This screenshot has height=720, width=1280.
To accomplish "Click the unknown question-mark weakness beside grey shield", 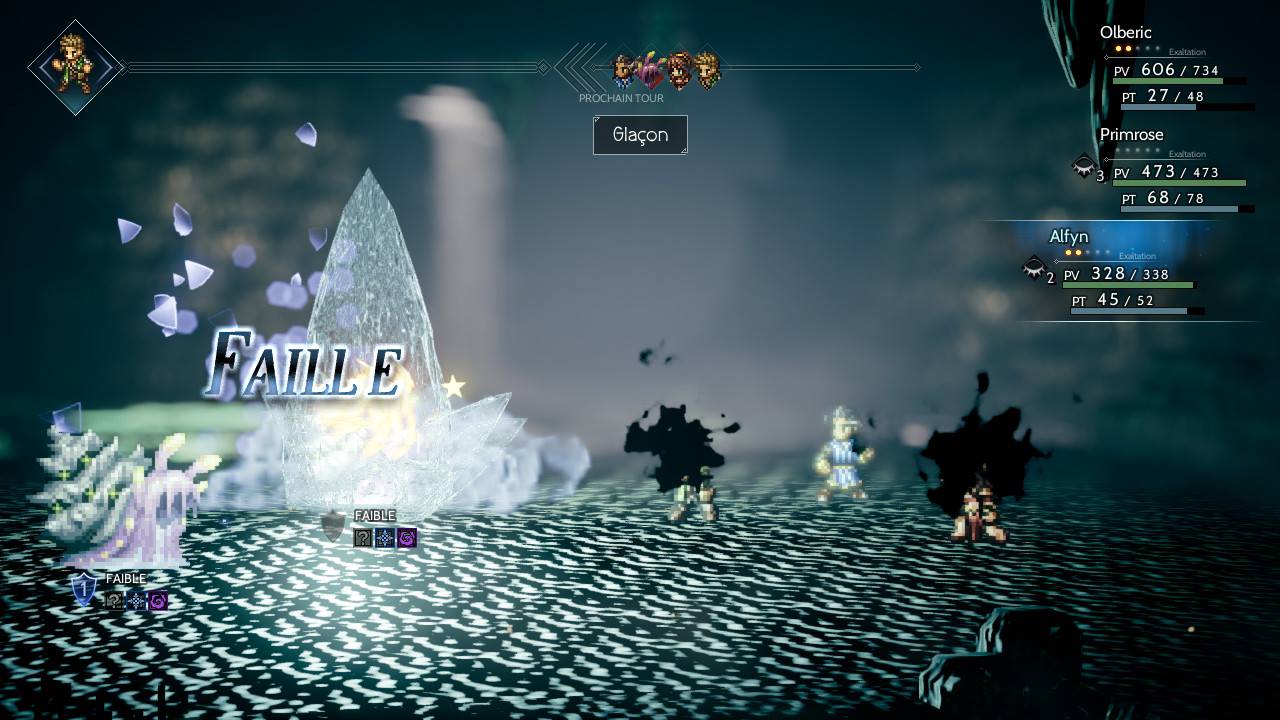I will click(363, 538).
